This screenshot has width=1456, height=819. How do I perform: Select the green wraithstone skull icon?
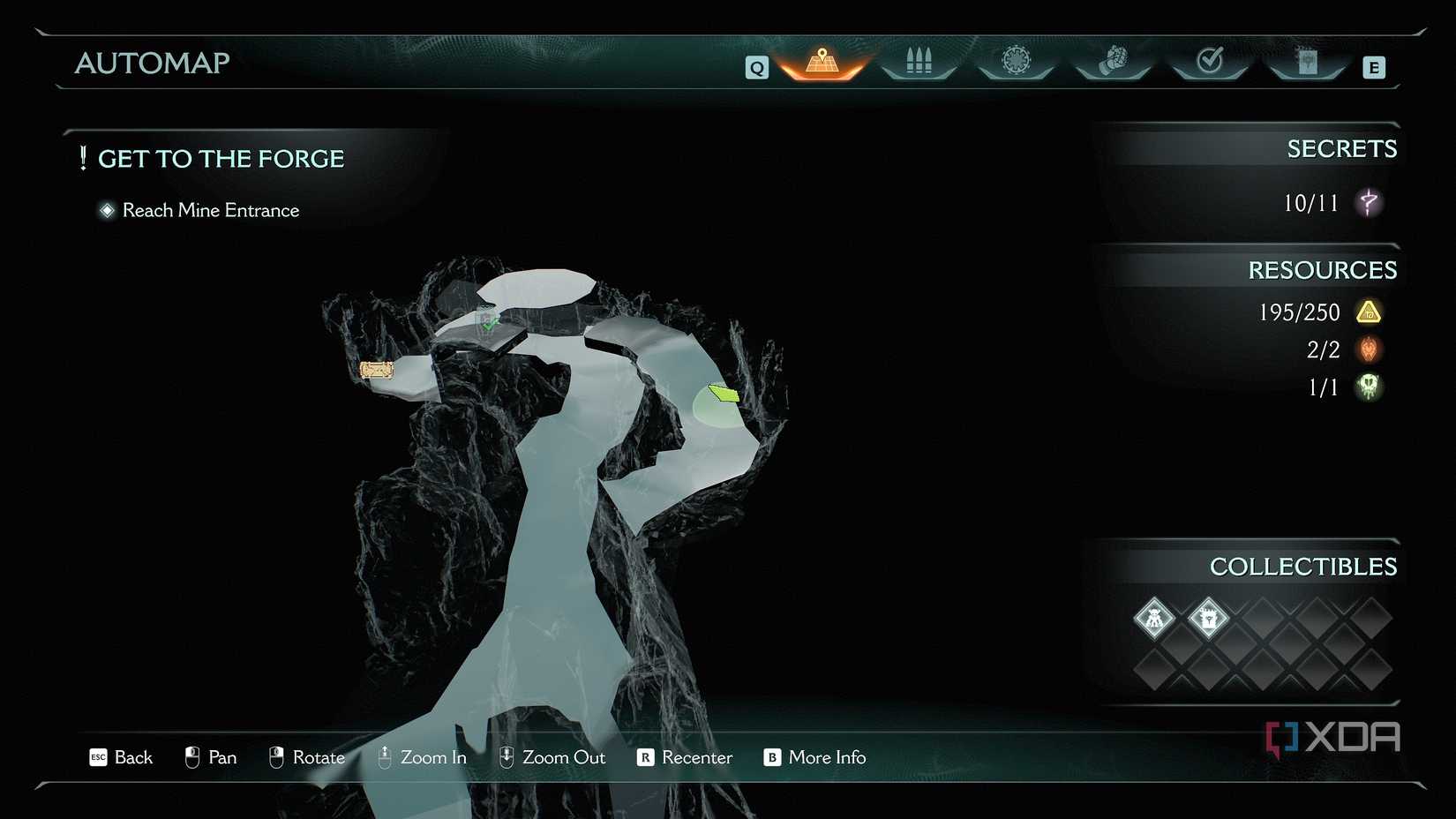1369,387
